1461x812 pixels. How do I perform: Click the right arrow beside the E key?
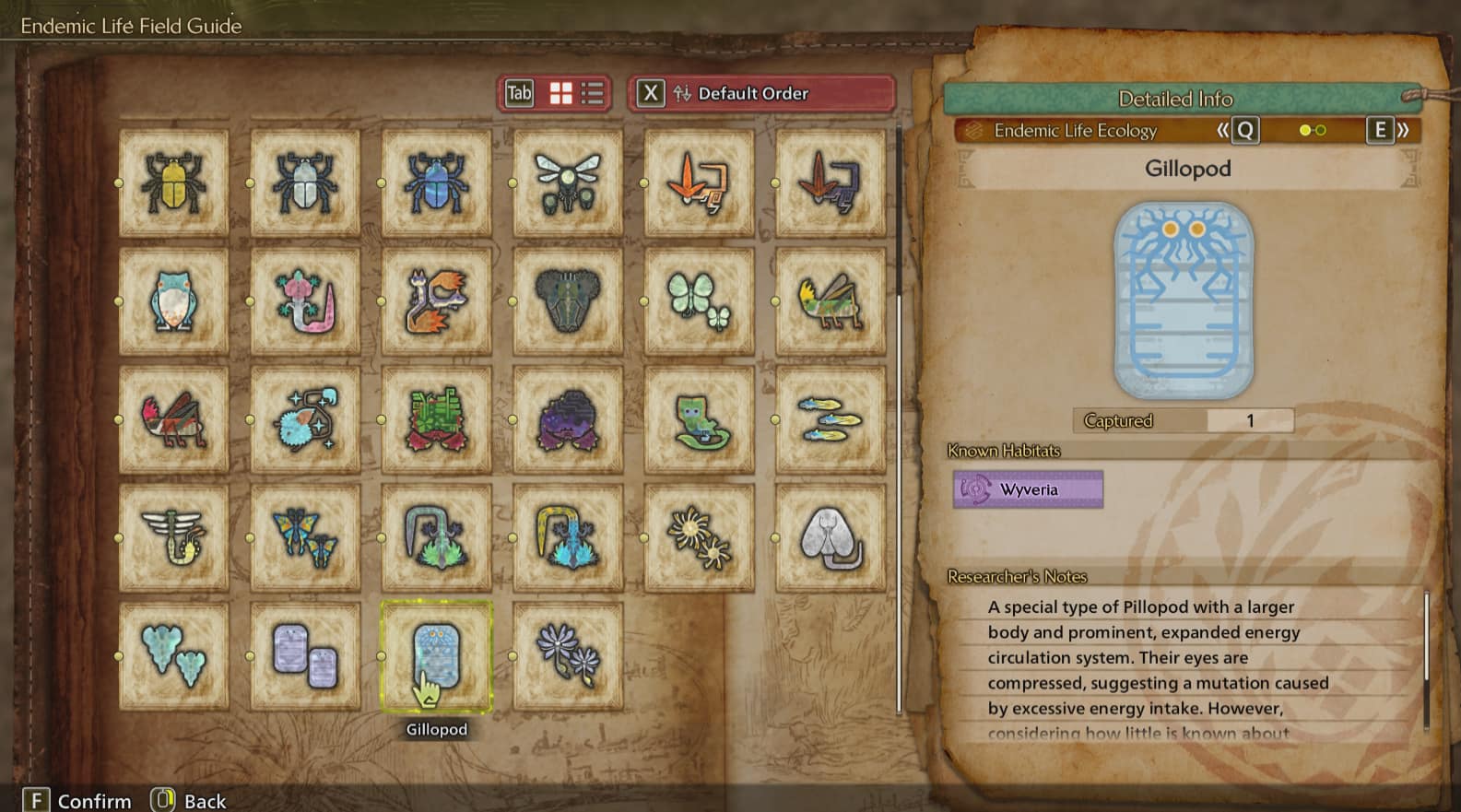(1401, 131)
